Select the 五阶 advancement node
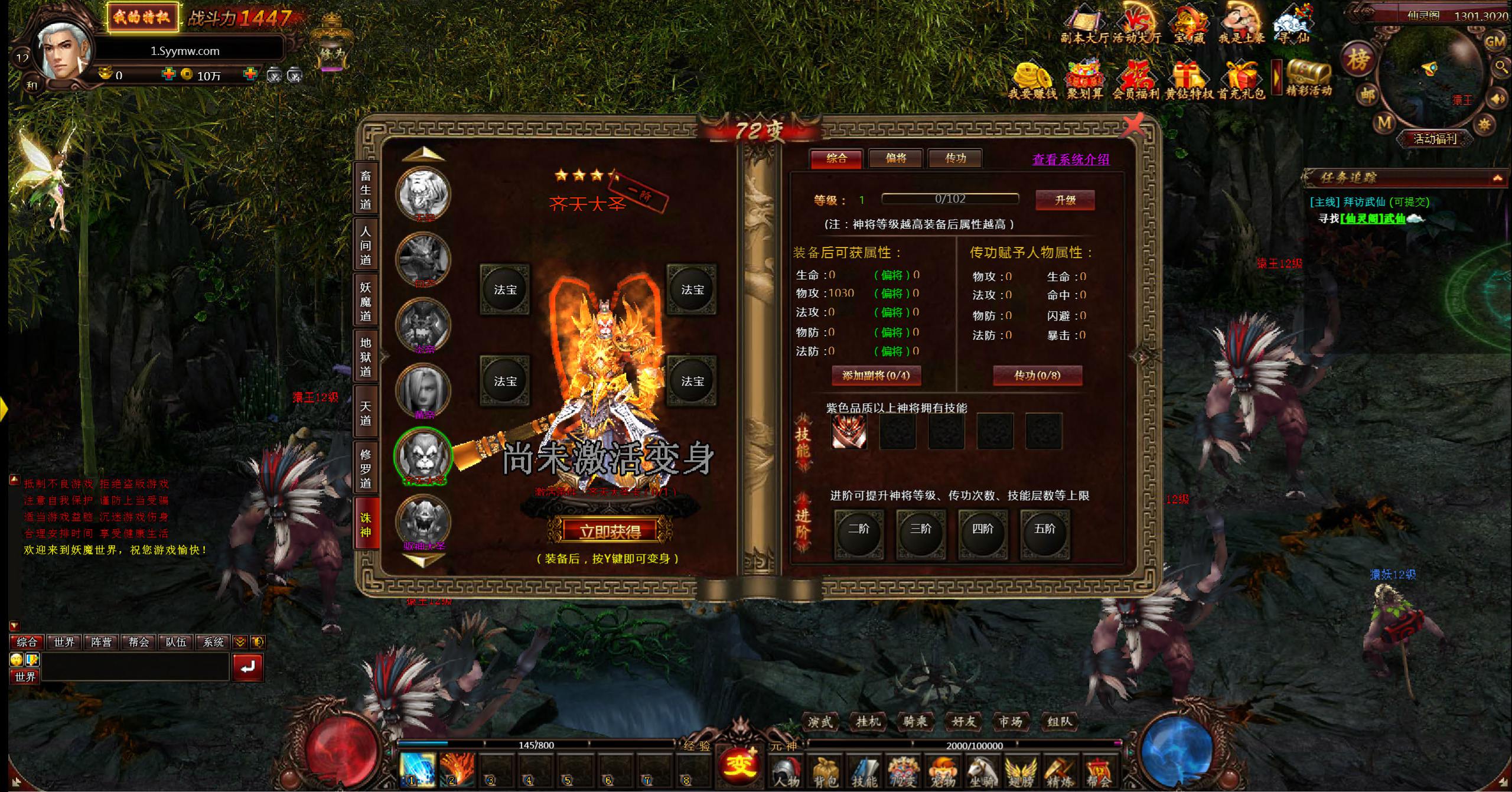The height and width of the screenshot is (792, 1512). point(1044,530)
